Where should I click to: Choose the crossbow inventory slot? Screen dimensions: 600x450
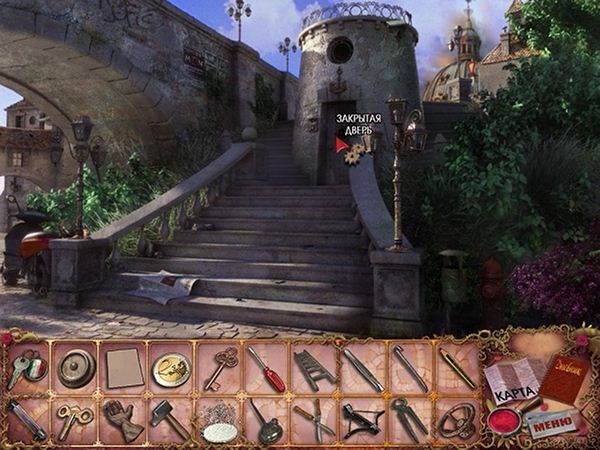[362, 418]
